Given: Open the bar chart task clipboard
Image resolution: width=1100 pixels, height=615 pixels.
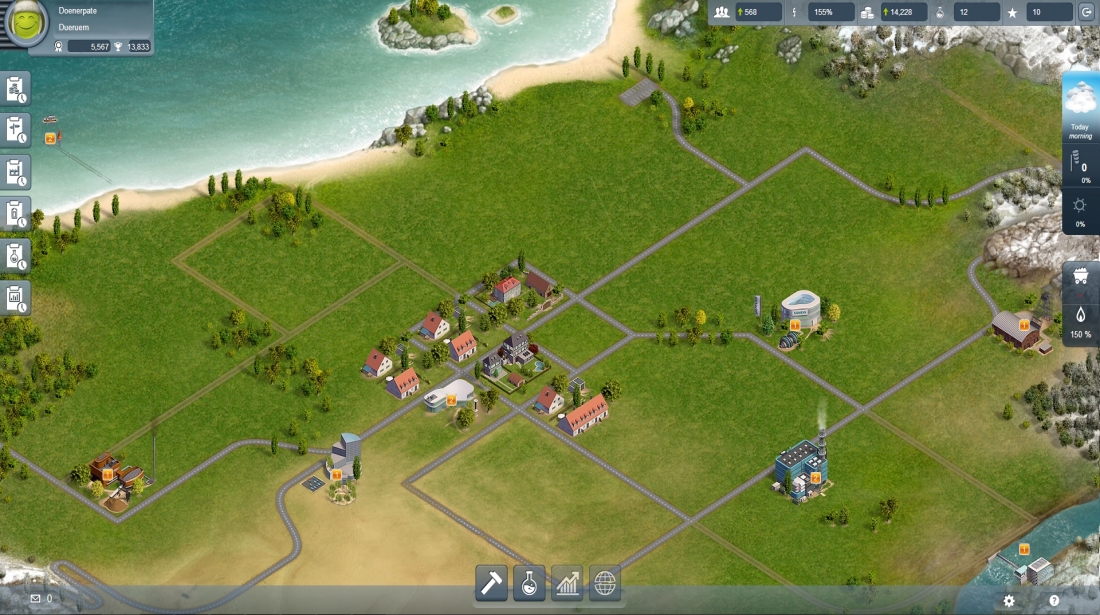Looking at the screenshot, I should coord(16,298).
